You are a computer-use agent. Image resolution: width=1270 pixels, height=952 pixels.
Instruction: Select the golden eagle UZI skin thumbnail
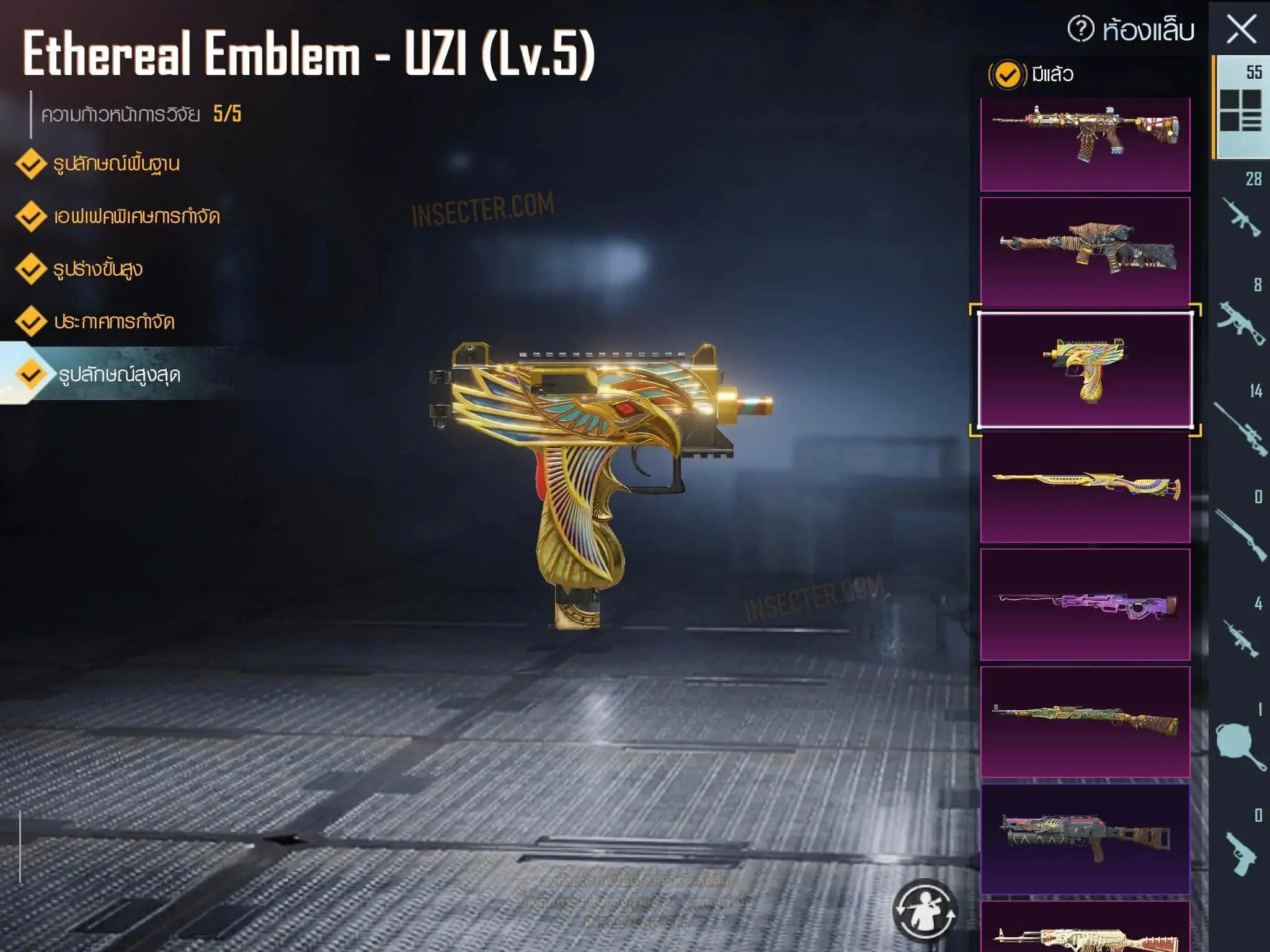click(1085, 370)
